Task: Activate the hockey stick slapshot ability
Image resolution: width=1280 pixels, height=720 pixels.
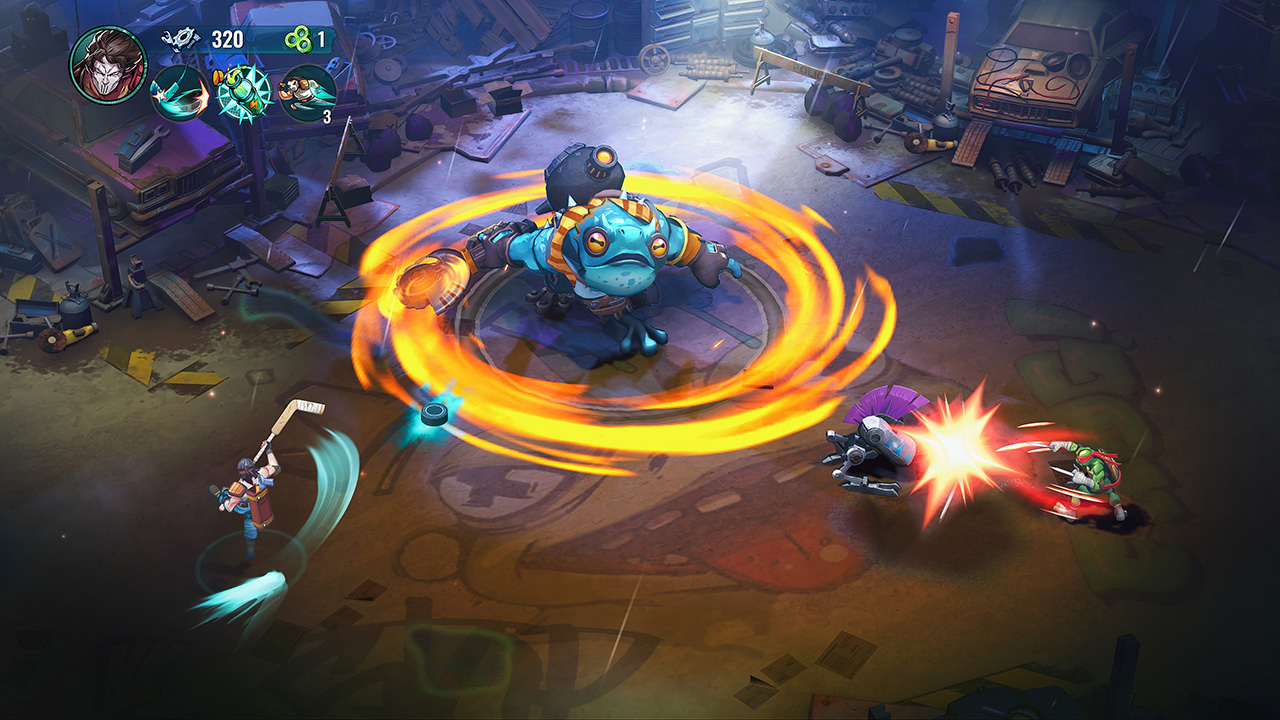Action: click(180, 92)
